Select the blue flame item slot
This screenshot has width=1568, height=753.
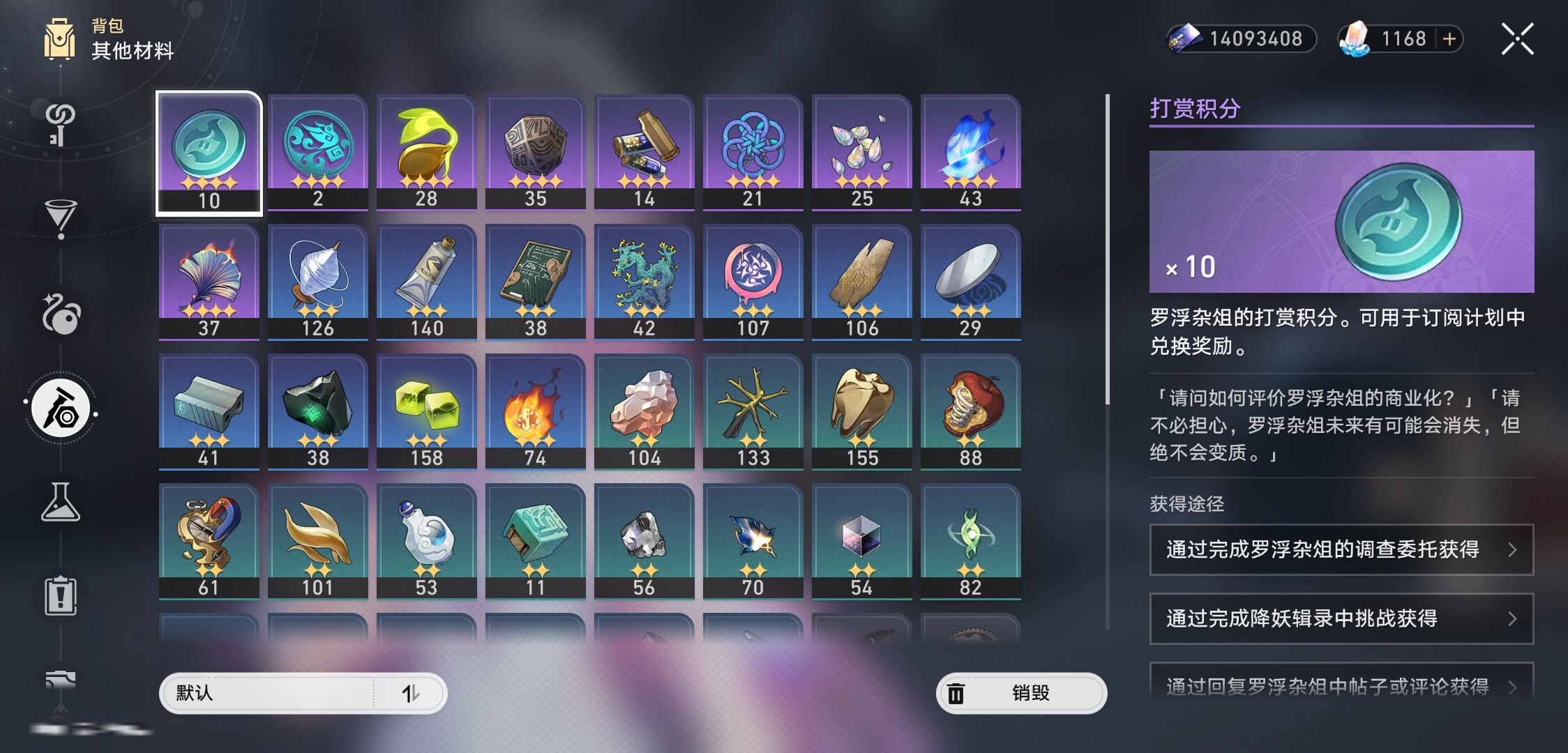[x=970, y=151]
